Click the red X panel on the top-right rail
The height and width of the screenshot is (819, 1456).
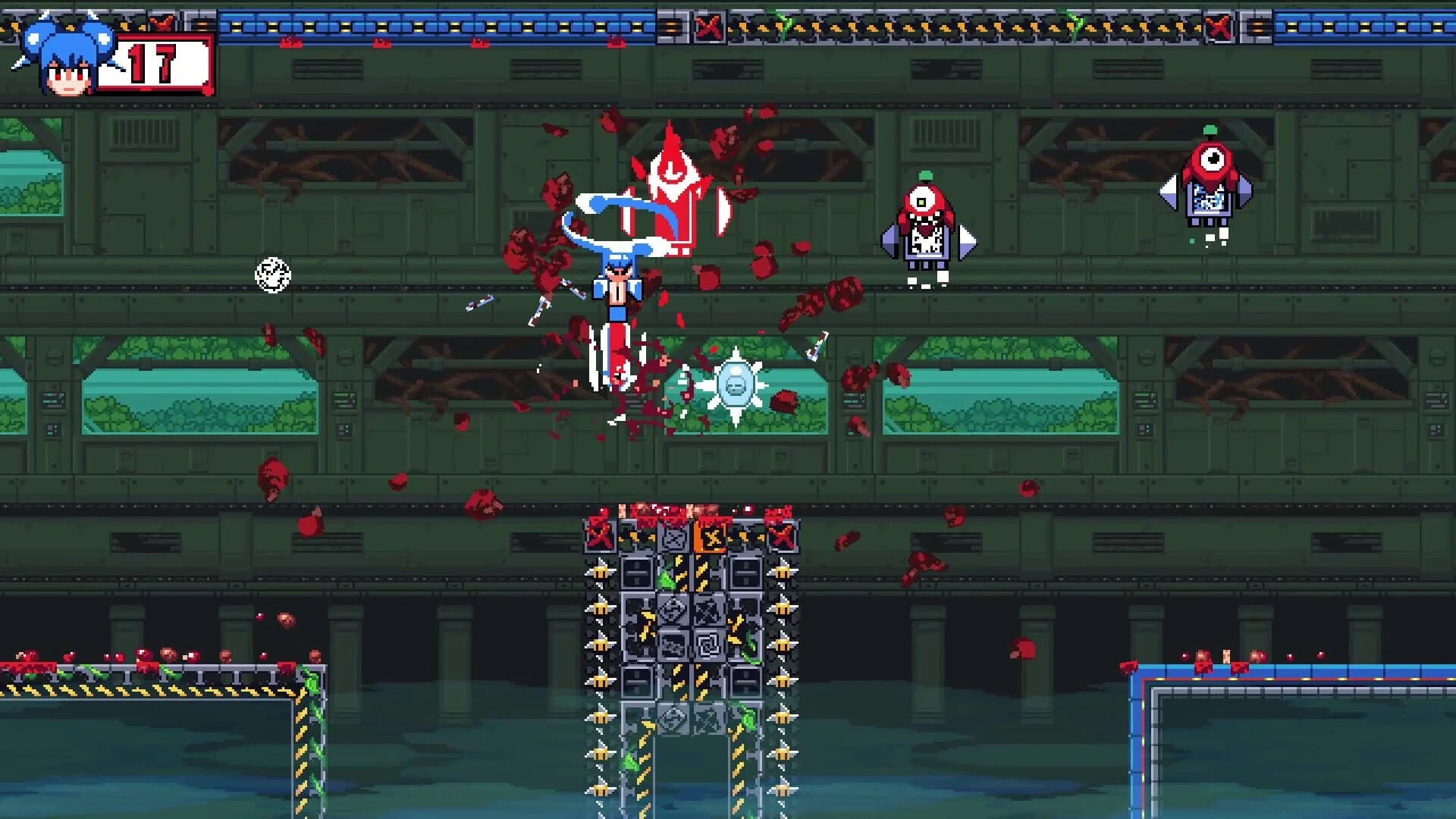click(1219, 26)
